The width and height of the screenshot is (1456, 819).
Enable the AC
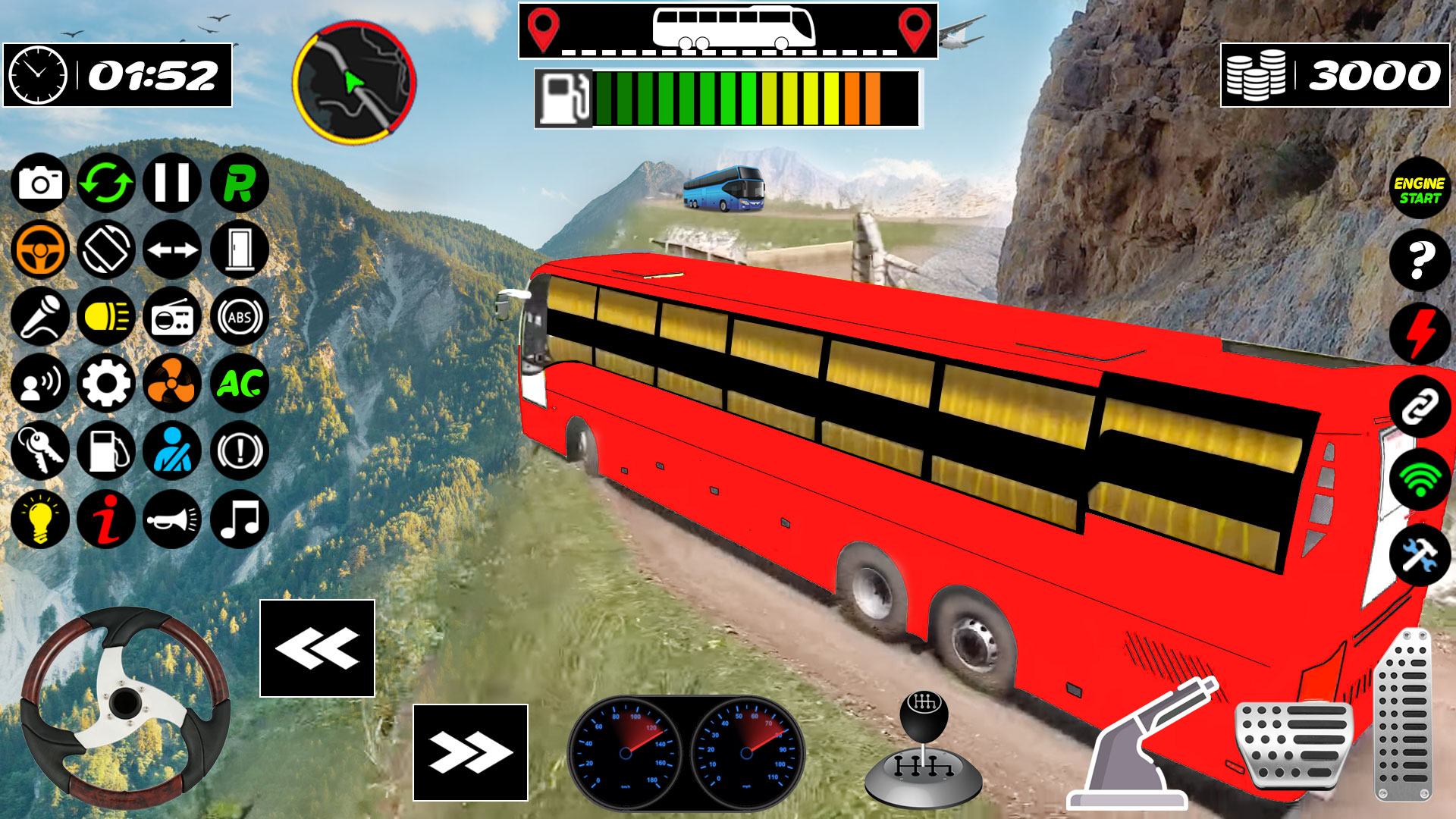(x=239, y=384)
